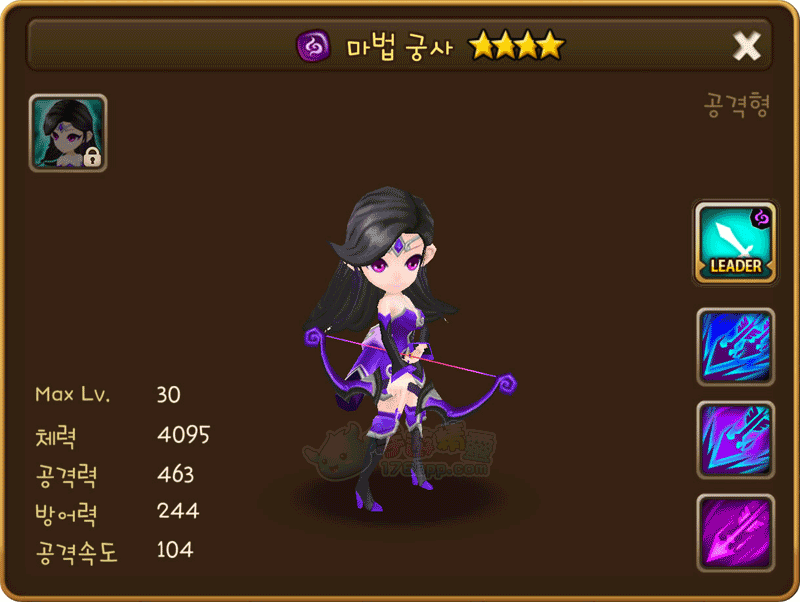Select the locked dark archer portrait
Image resolution: width=800 pixels, height=602 pixels.
tap(68, 133)
